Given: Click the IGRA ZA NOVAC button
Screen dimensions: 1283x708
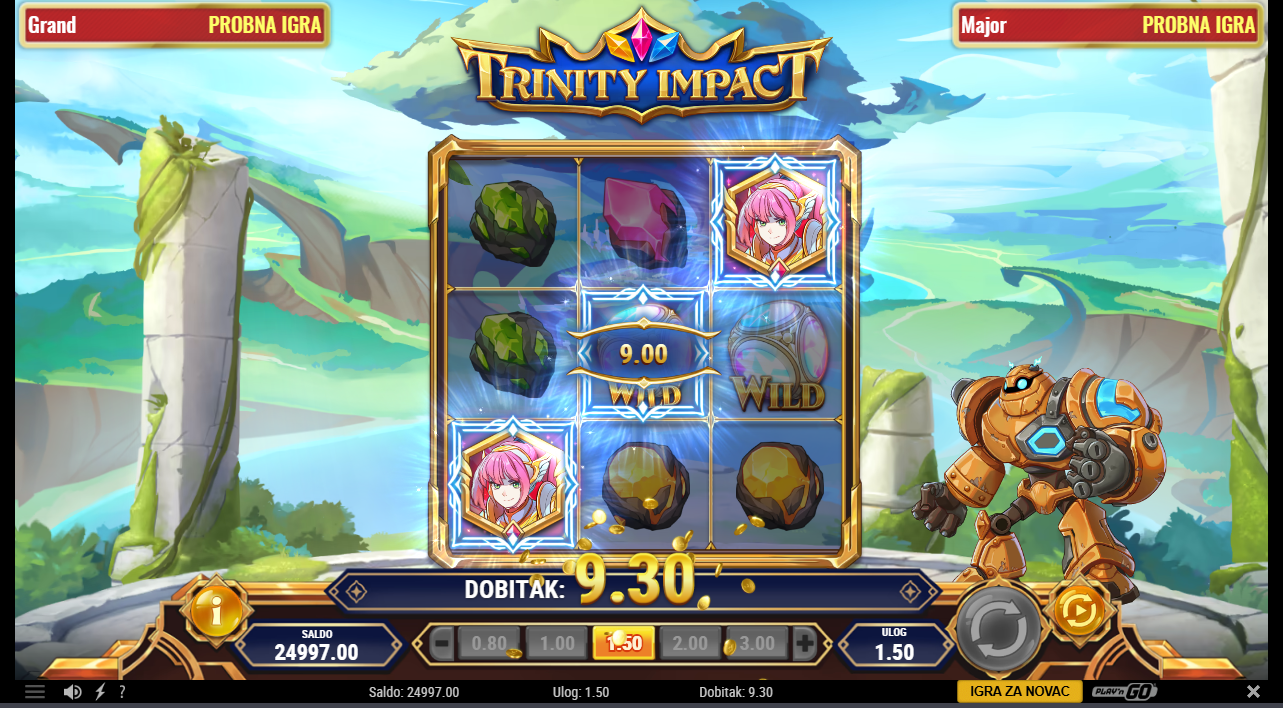Looking at the screenshot, I should point(1019,692).
